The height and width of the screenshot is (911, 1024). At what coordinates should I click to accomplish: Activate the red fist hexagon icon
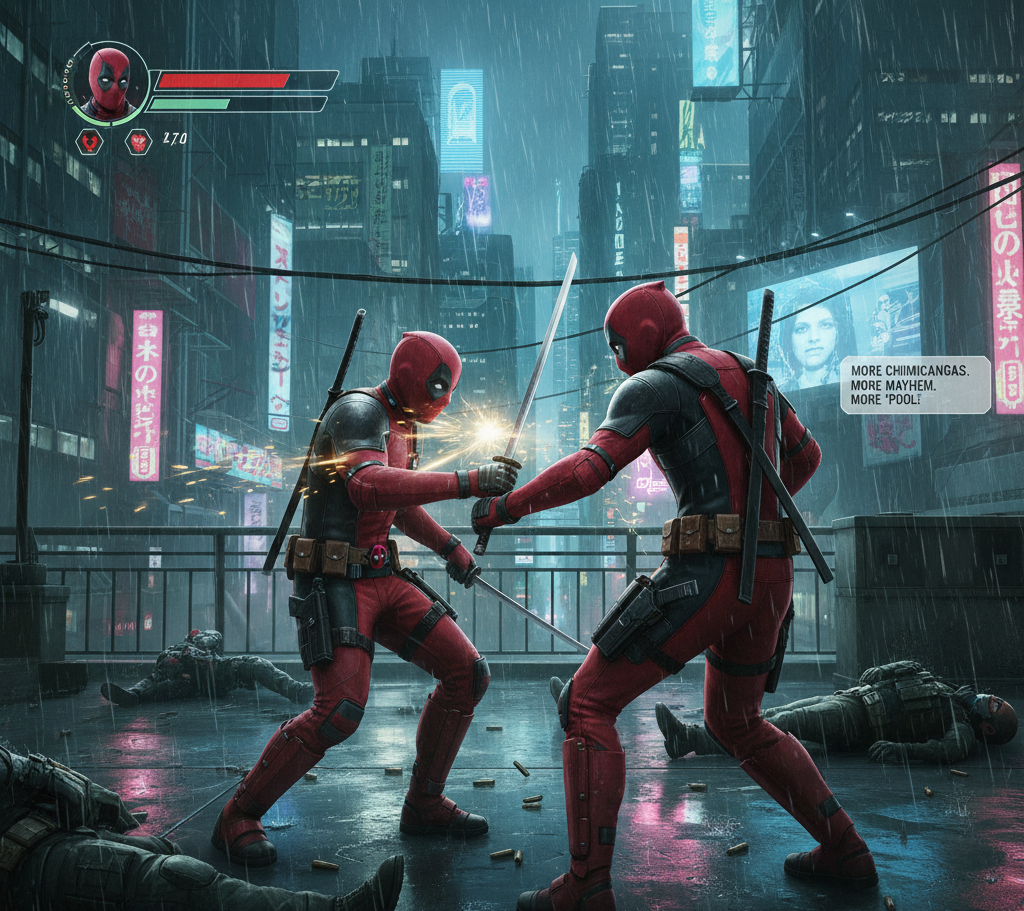click(x=137, y=142)
